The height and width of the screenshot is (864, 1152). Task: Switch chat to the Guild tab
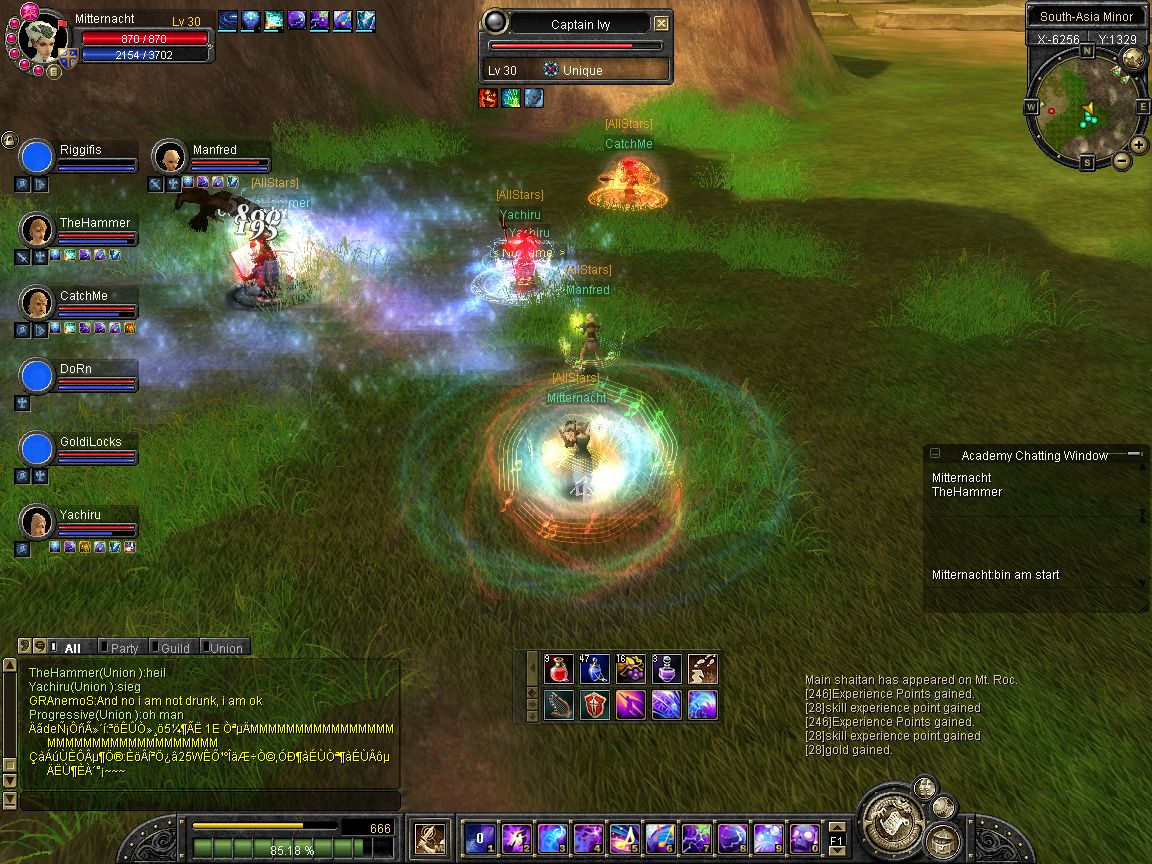(x=174, y=648)
